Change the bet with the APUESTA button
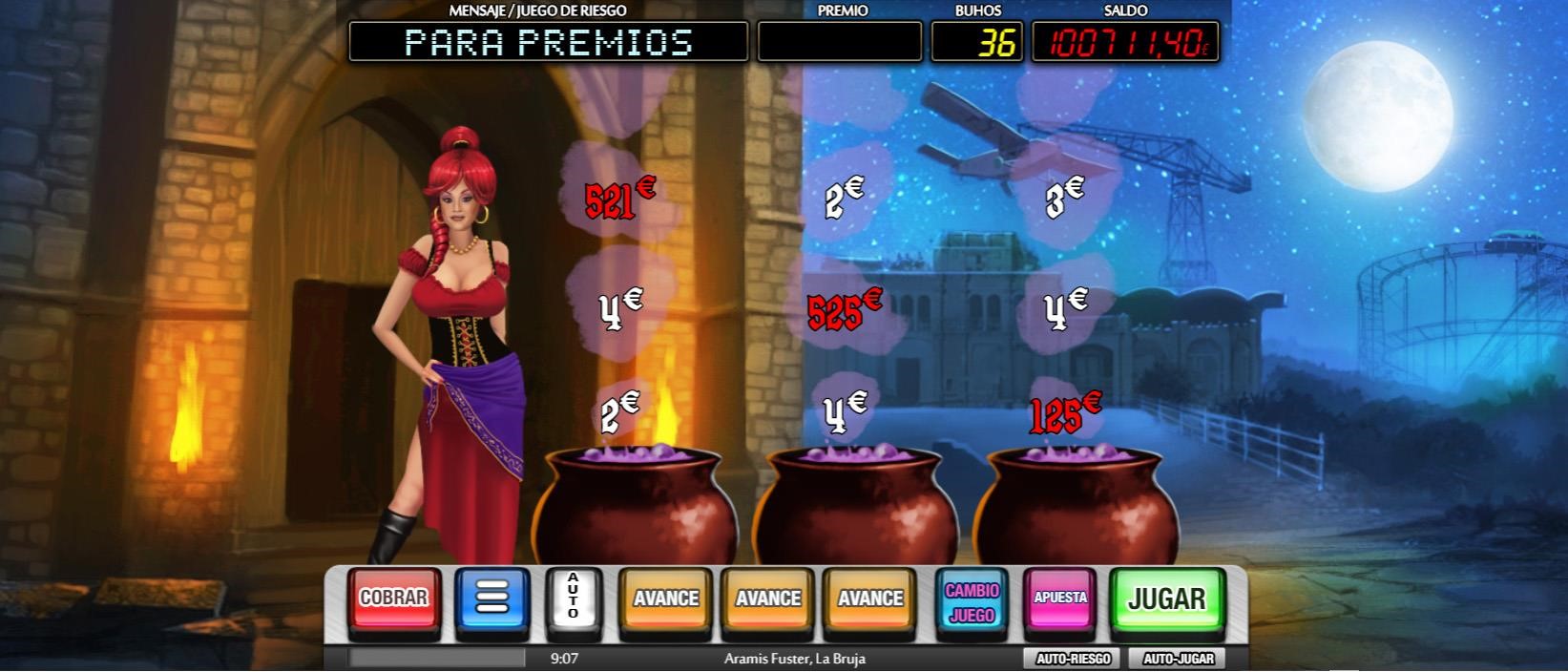 click(x=1060, y=598)
